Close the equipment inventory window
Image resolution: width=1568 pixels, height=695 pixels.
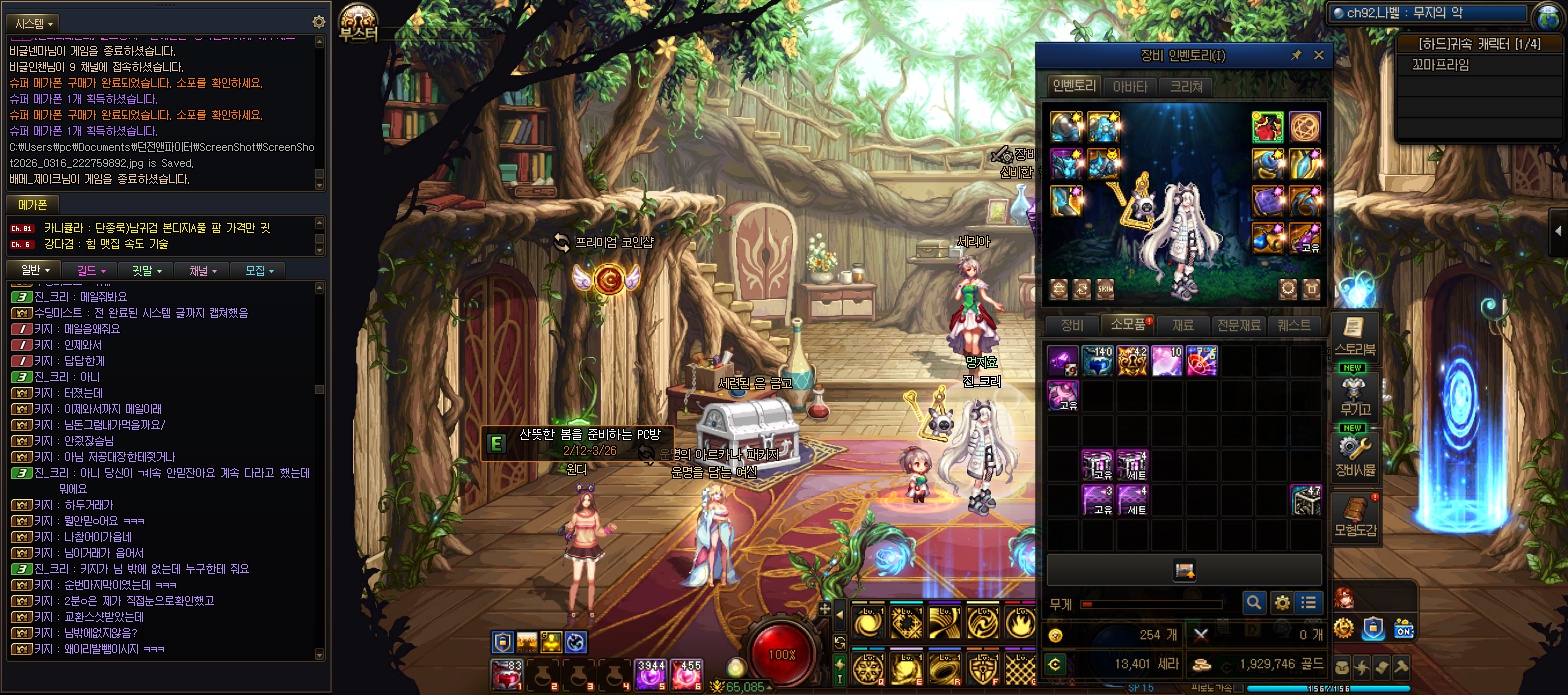[1318, 56]
